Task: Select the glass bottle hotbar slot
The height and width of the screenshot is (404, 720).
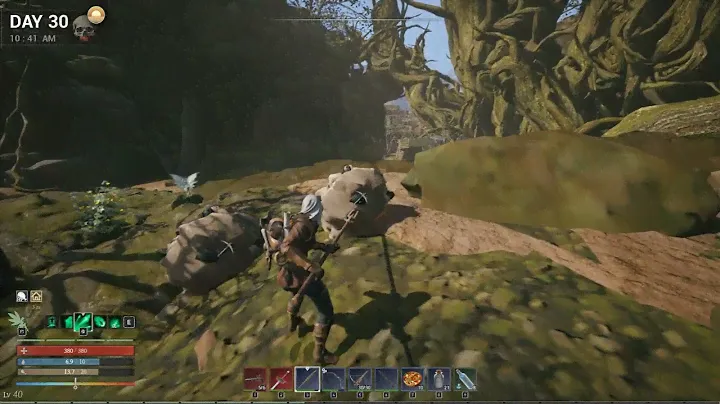Action: pos(465,379)
